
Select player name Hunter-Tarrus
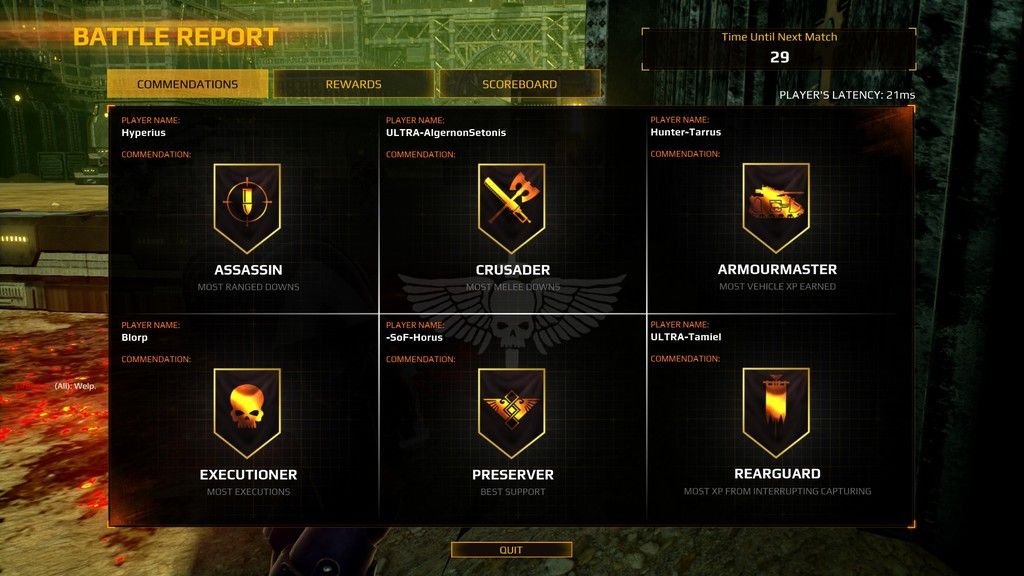[685, 132]
